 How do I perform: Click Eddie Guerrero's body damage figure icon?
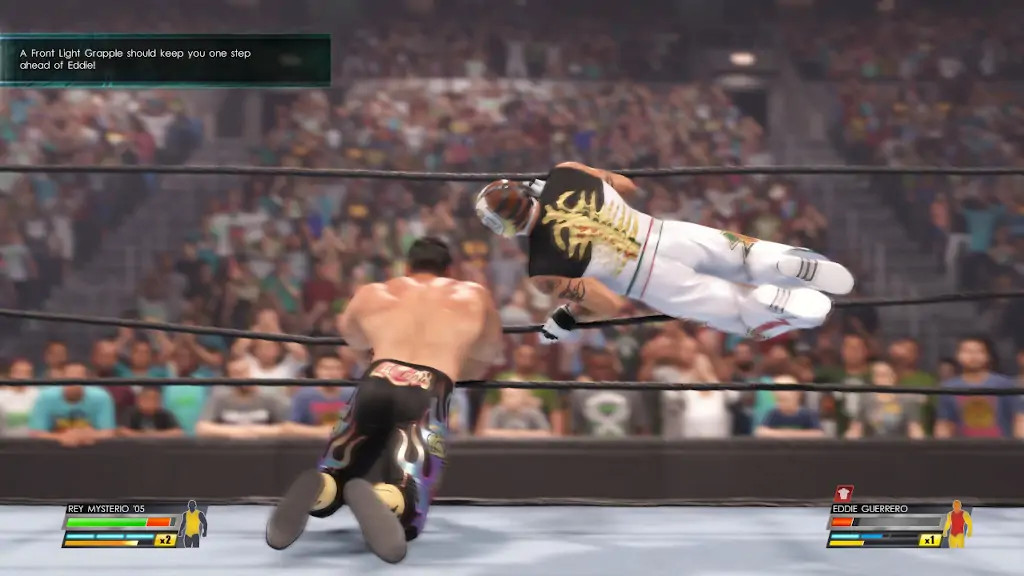[957, 524]
